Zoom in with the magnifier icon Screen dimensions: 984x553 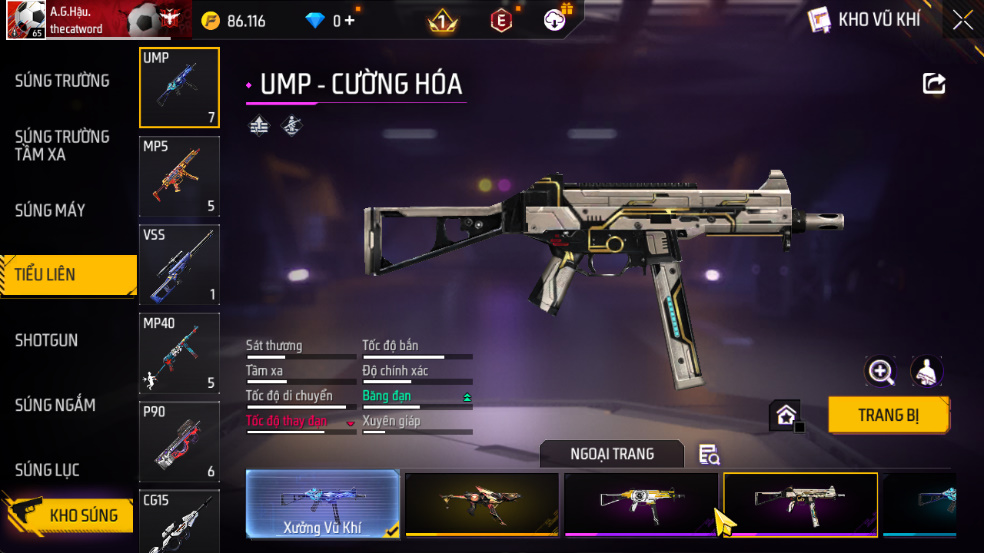pos(880,372)
